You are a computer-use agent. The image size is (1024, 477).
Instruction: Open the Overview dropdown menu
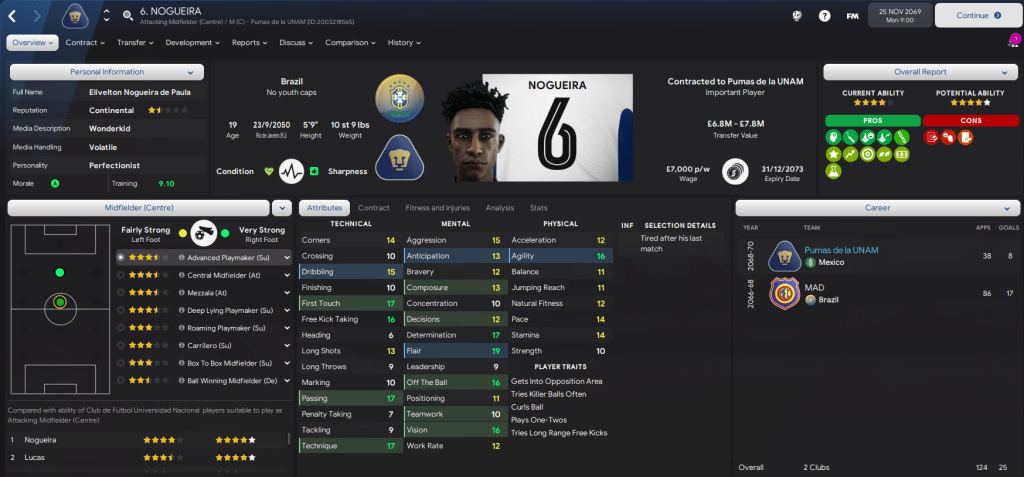(32, 43)
